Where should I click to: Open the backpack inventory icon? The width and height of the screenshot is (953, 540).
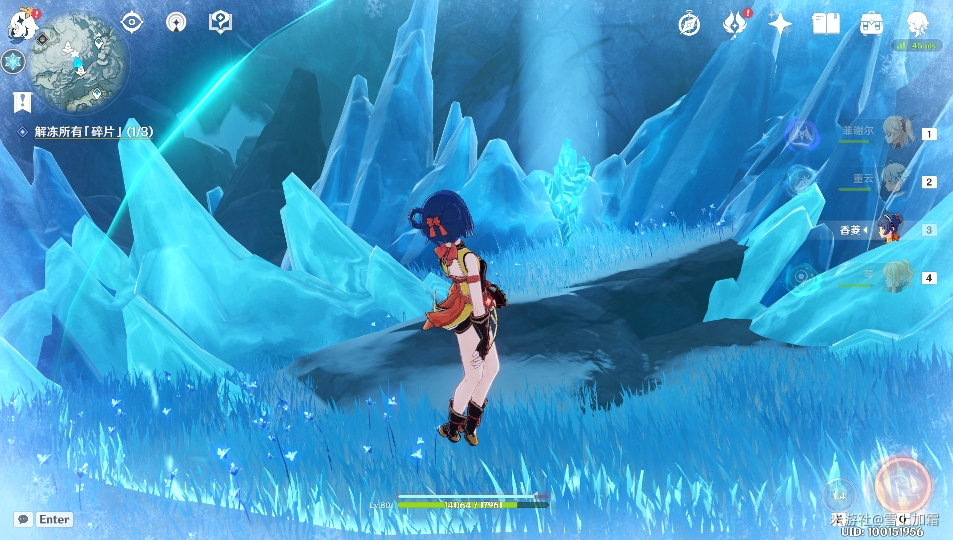coord(871,24)
